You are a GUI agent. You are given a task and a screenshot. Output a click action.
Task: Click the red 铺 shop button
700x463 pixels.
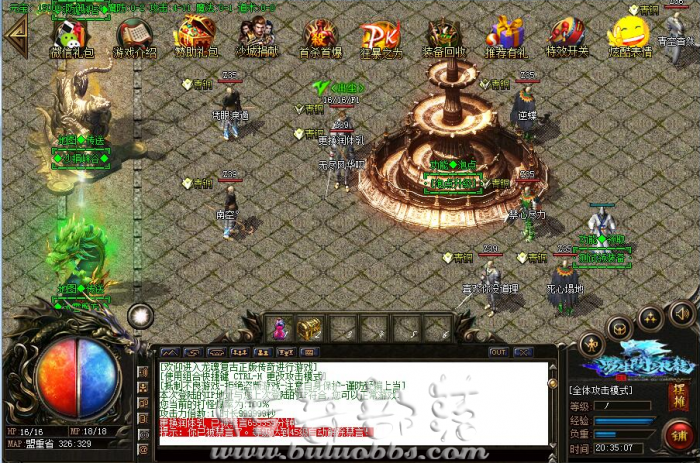pos(680,436)
